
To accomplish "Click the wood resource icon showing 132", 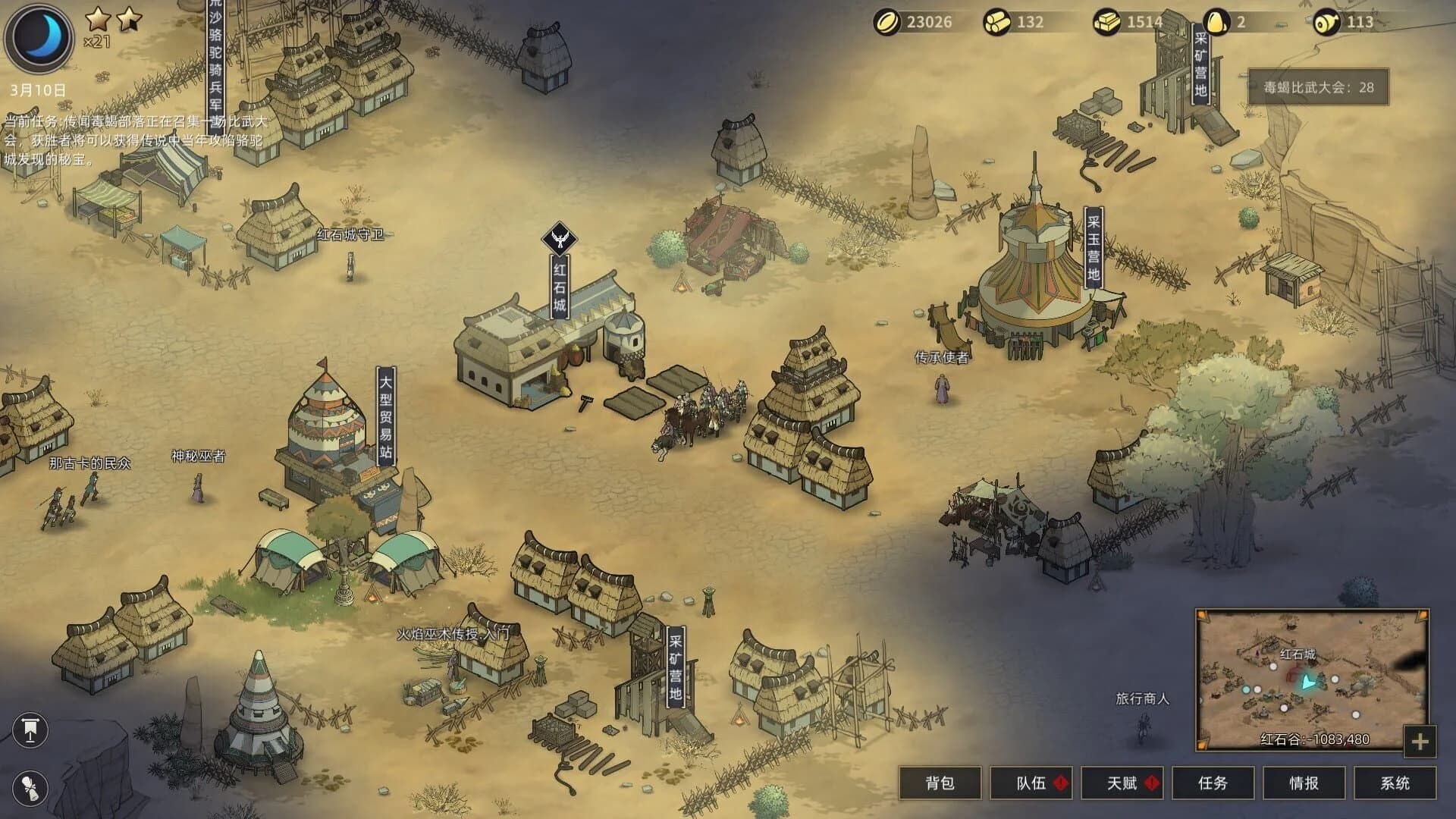I will [x=997, y=22].
